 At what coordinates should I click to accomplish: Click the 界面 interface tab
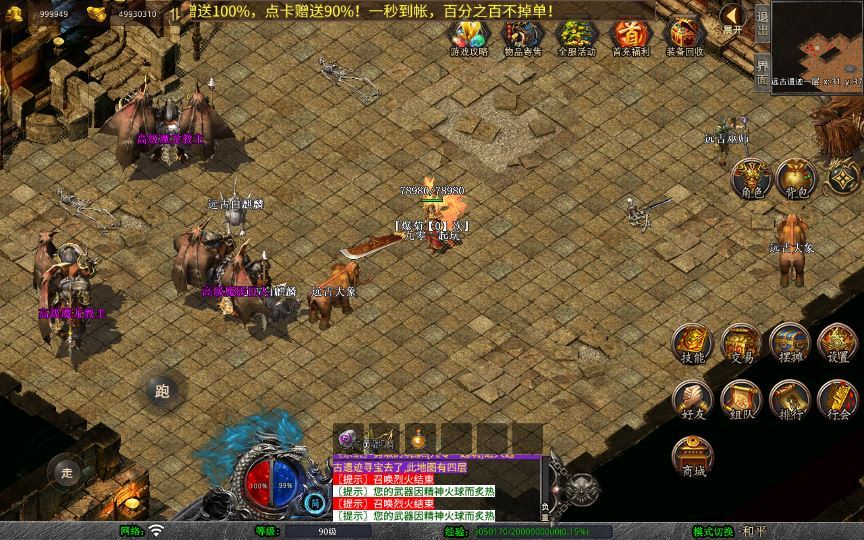[x=762, y=70]
